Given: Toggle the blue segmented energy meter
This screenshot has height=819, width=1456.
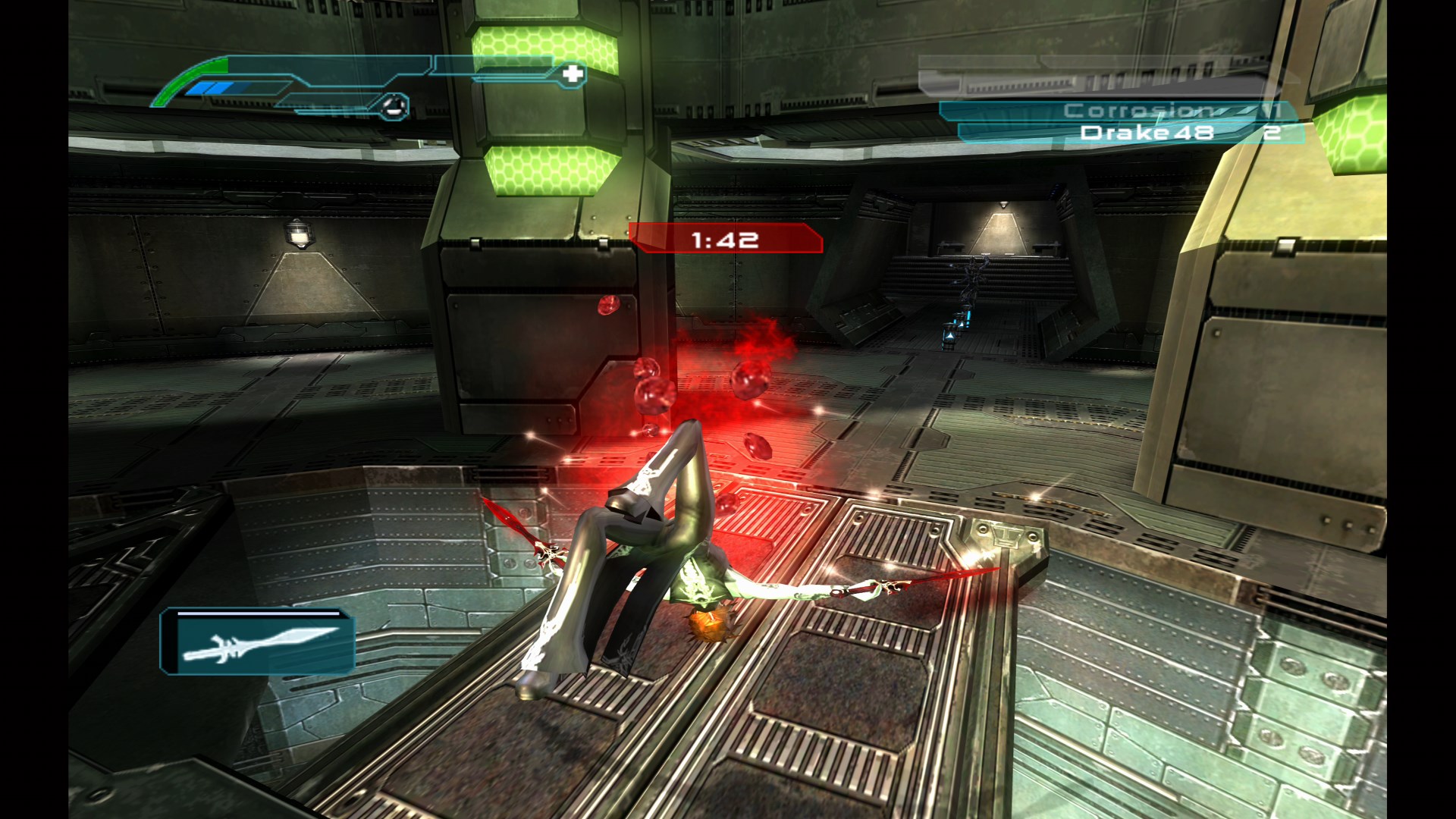Looking at the screenshot, I should click(212, 87).
